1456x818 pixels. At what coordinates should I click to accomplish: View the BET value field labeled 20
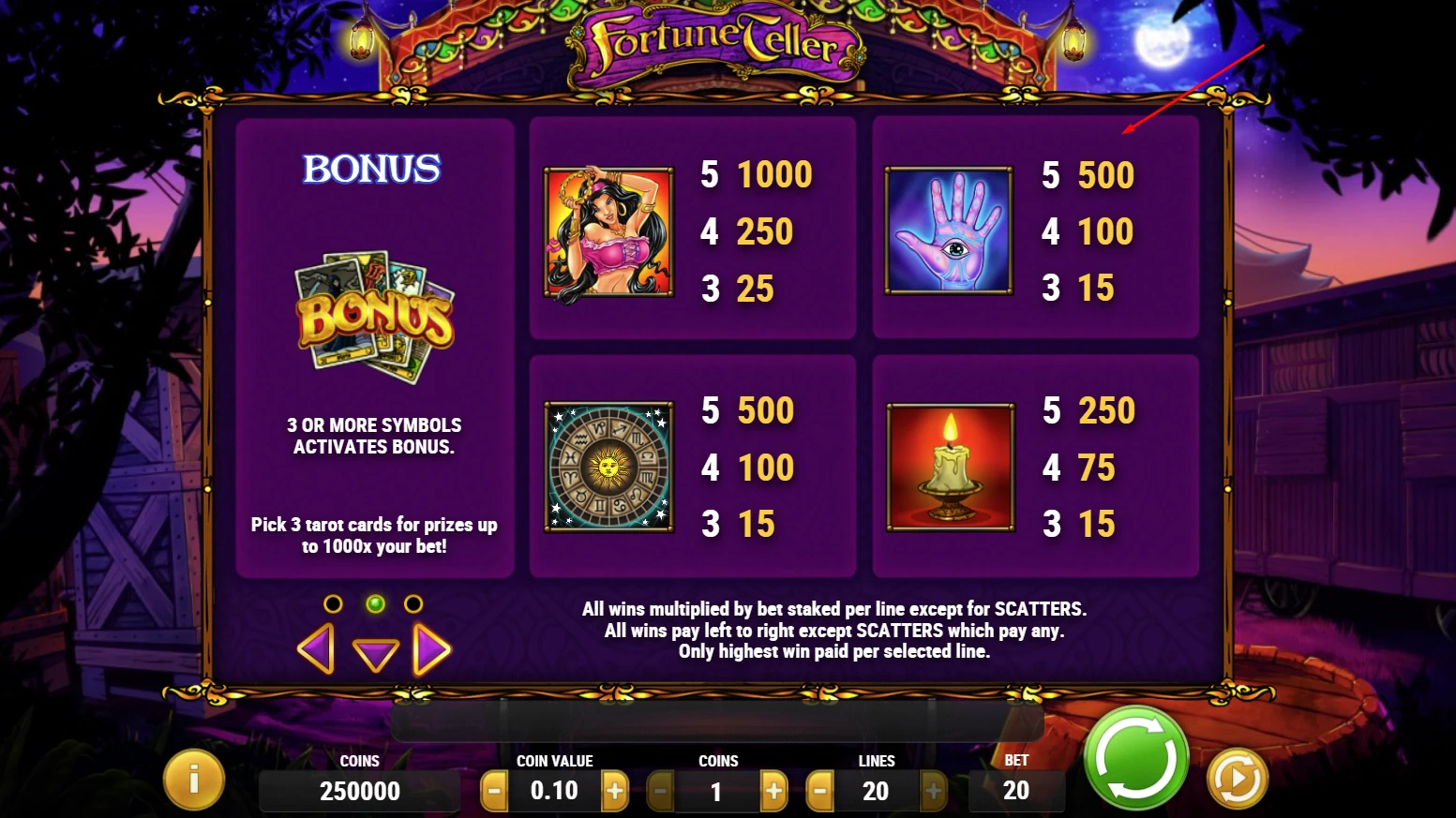click(1016, 791)
